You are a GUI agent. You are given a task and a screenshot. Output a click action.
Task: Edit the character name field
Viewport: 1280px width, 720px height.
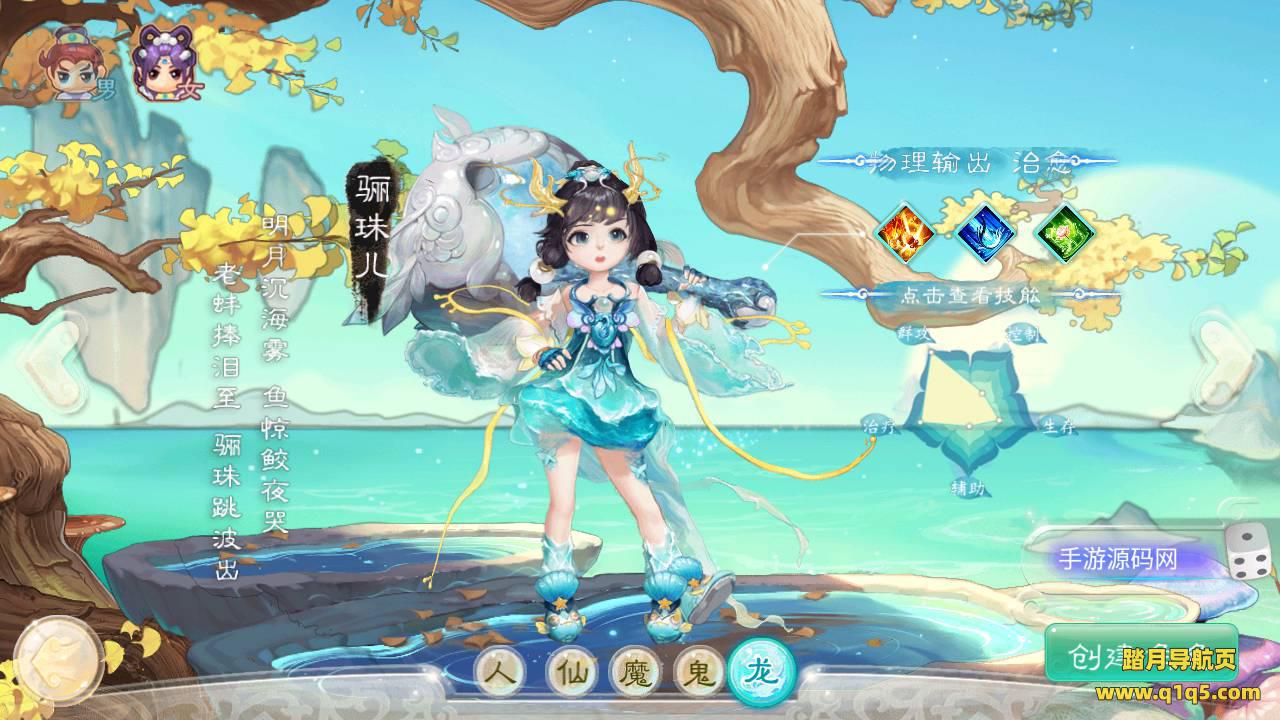coord(1120,559)
